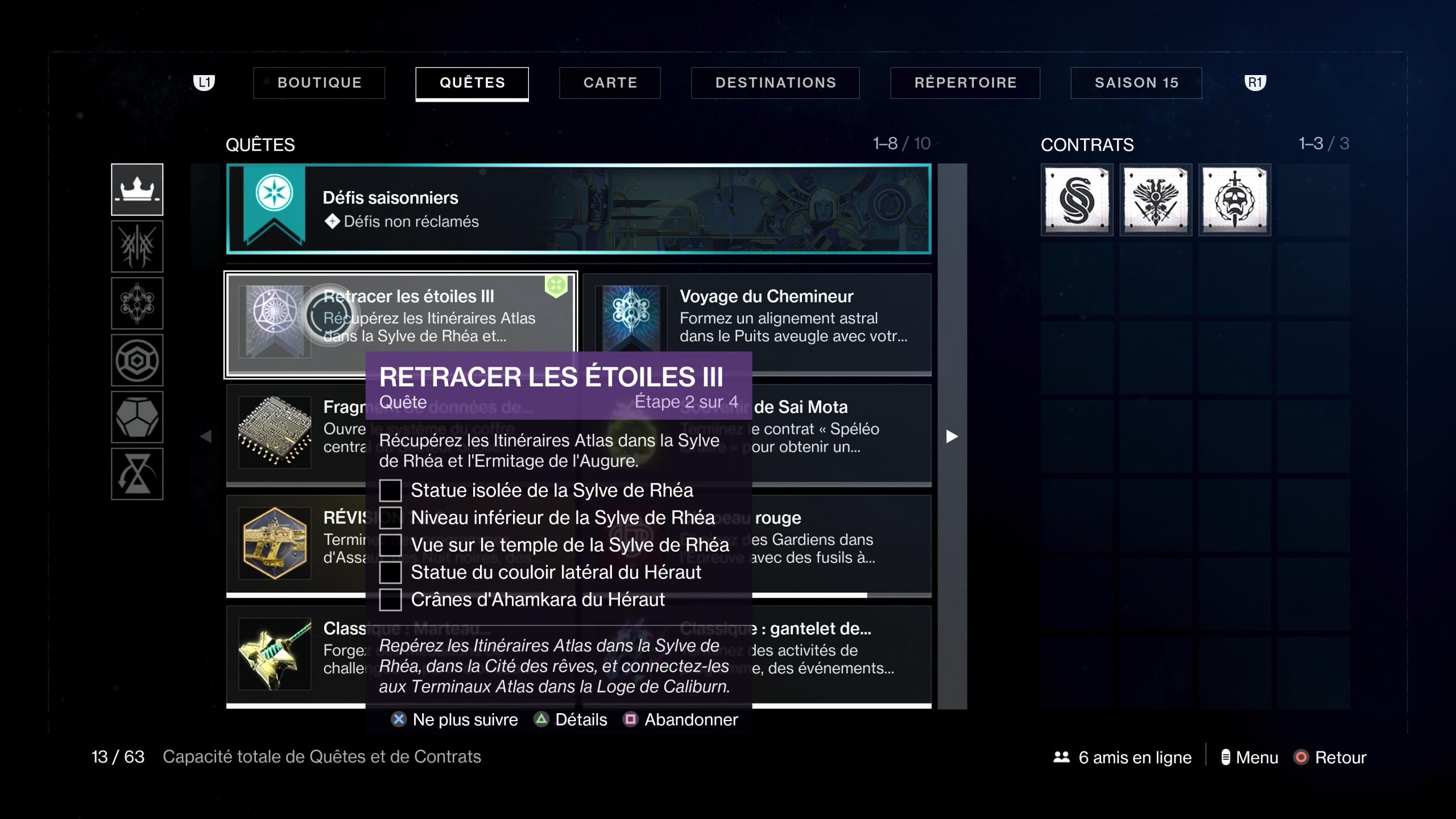Switch to the Saison 15 tab
Viewport: 1456px width, 819px height.
point(1136,83)
